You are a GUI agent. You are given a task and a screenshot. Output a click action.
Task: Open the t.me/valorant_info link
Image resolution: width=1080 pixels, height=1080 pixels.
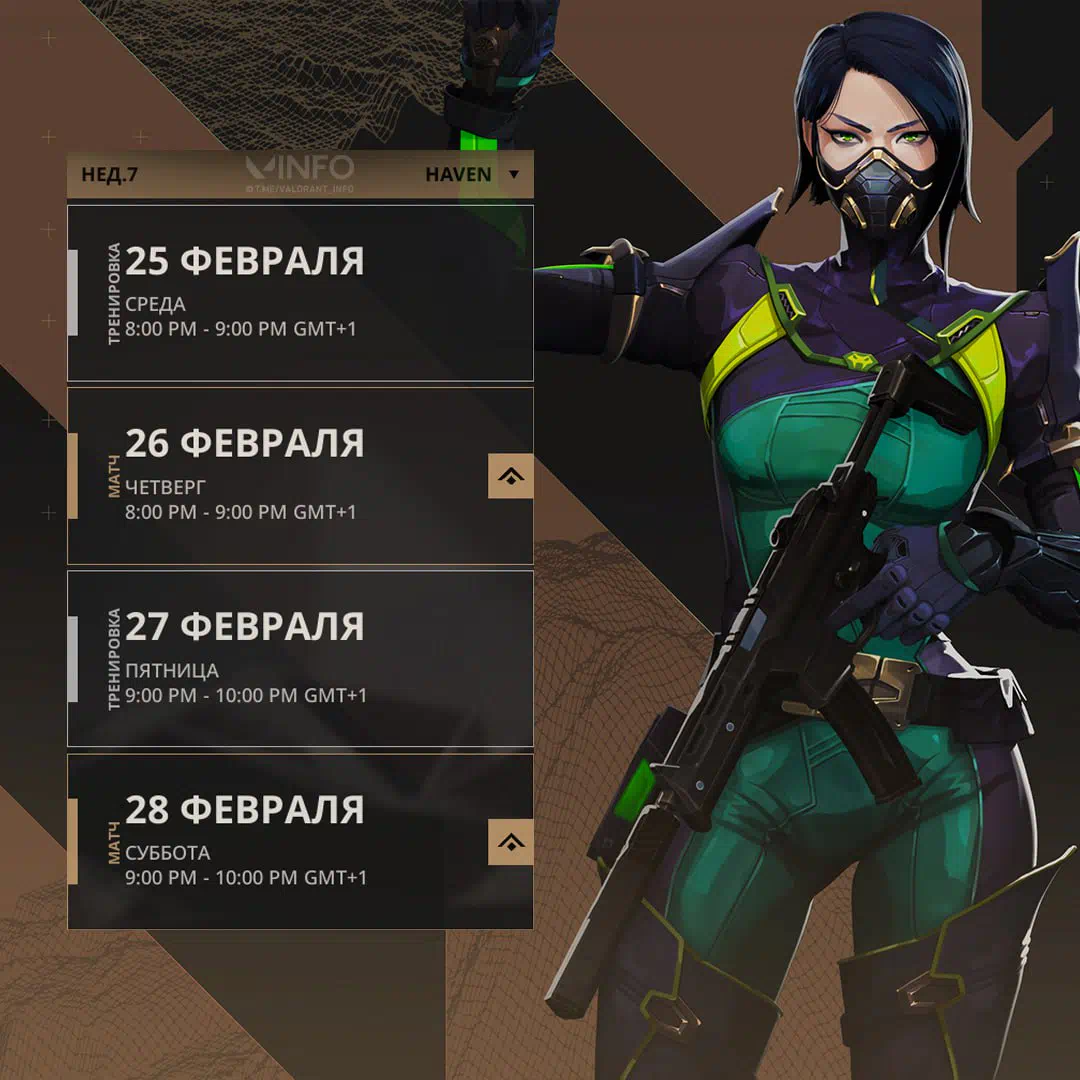coord(300,189)
